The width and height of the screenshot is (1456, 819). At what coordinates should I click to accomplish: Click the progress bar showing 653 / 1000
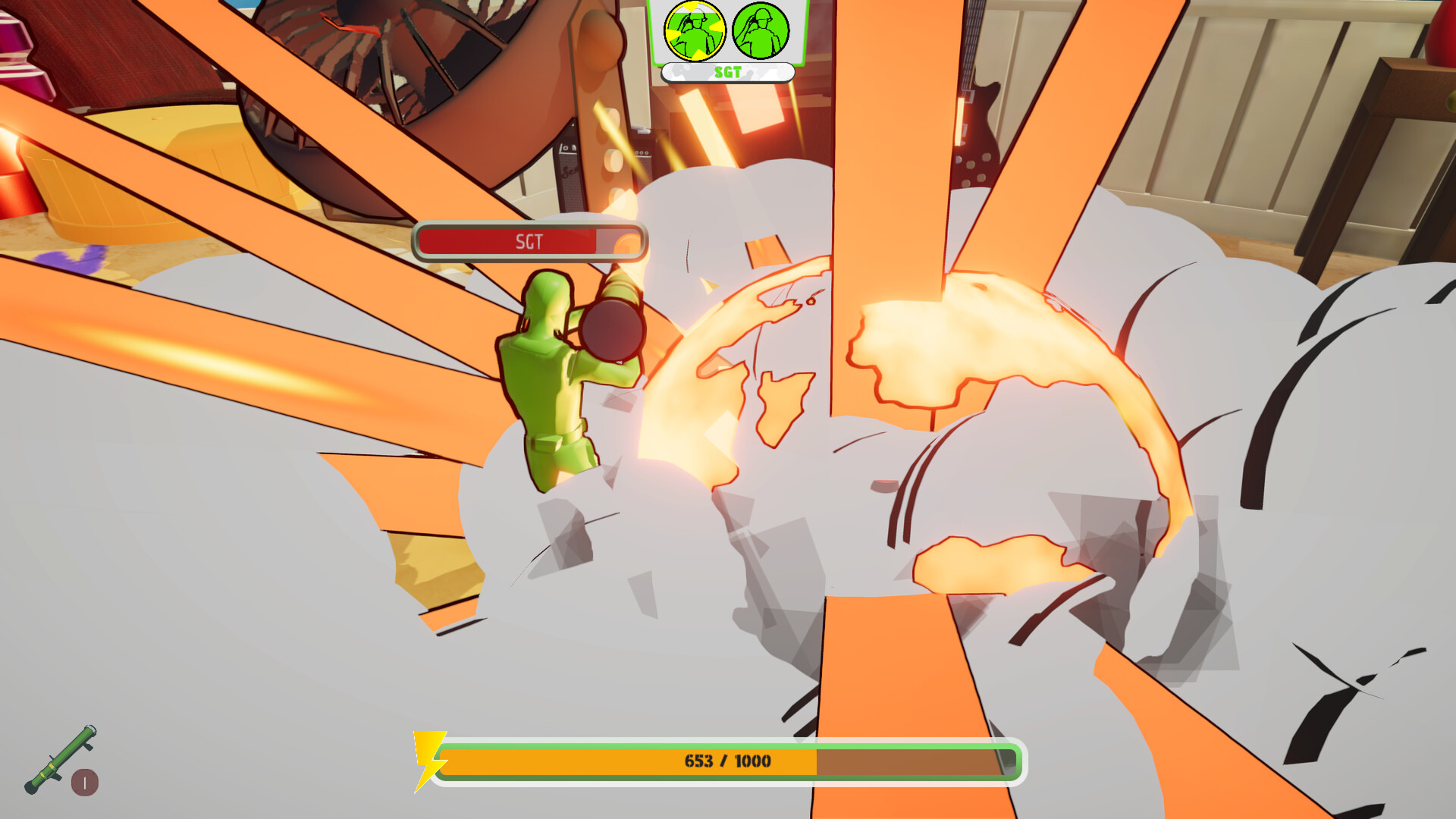tap(728, 762)
